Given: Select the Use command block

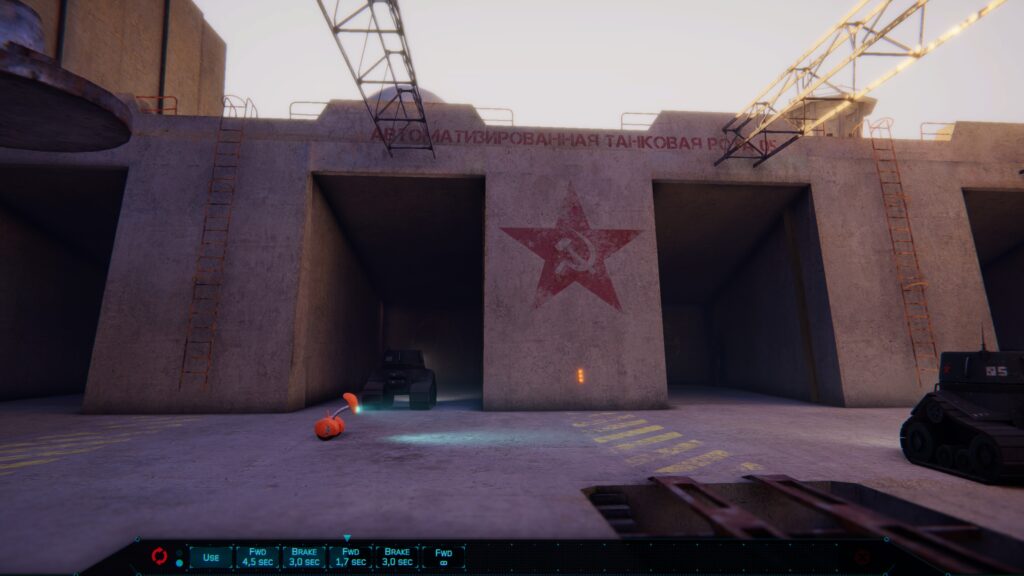Looking at the screenshot, I should coord(210,557).
